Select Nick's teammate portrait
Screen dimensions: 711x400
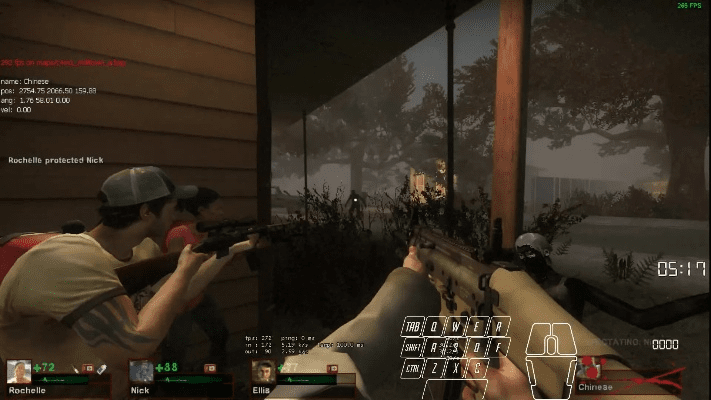point(141,372)
